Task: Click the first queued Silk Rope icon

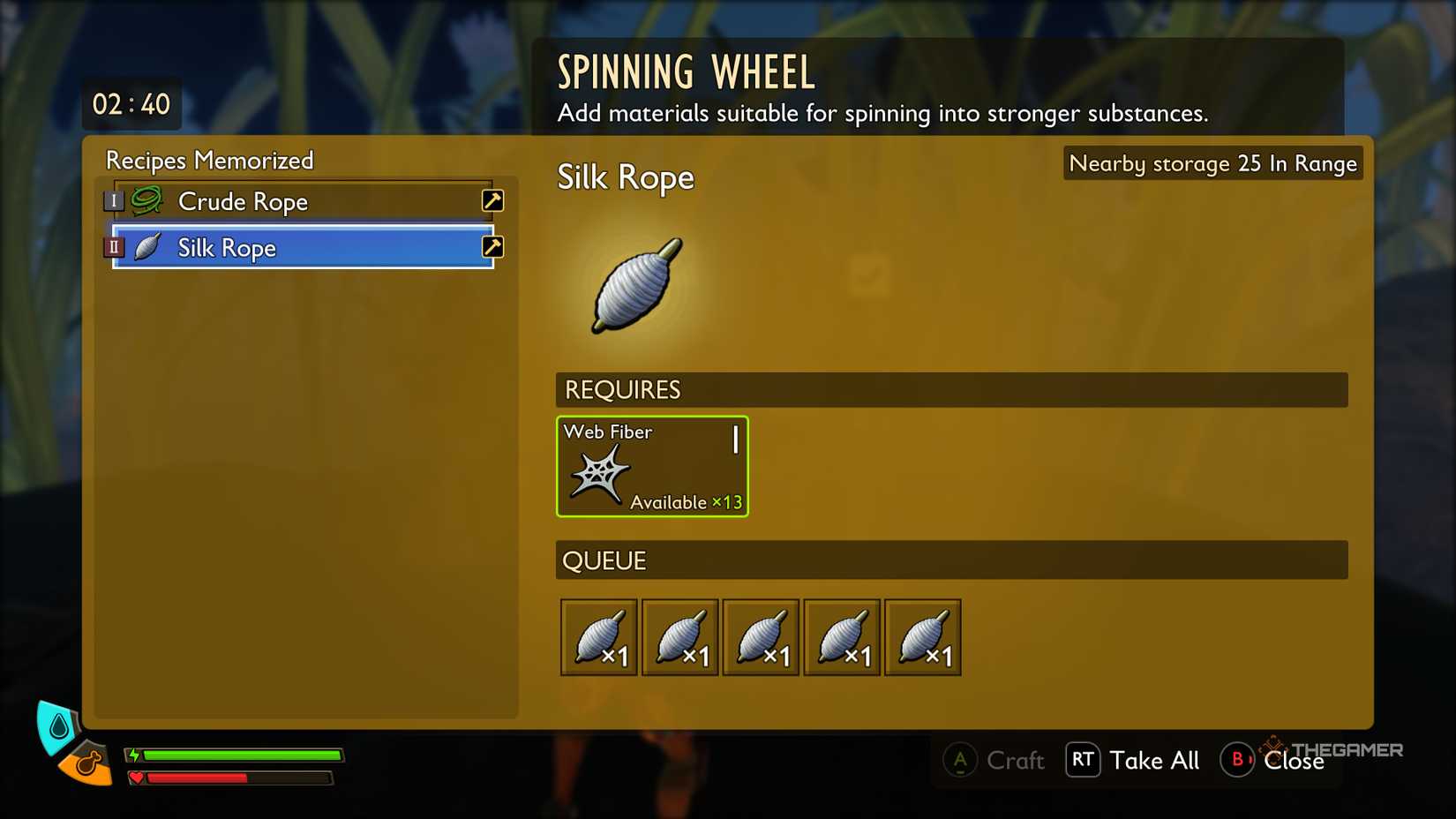Action: click(x=598, y=635)
